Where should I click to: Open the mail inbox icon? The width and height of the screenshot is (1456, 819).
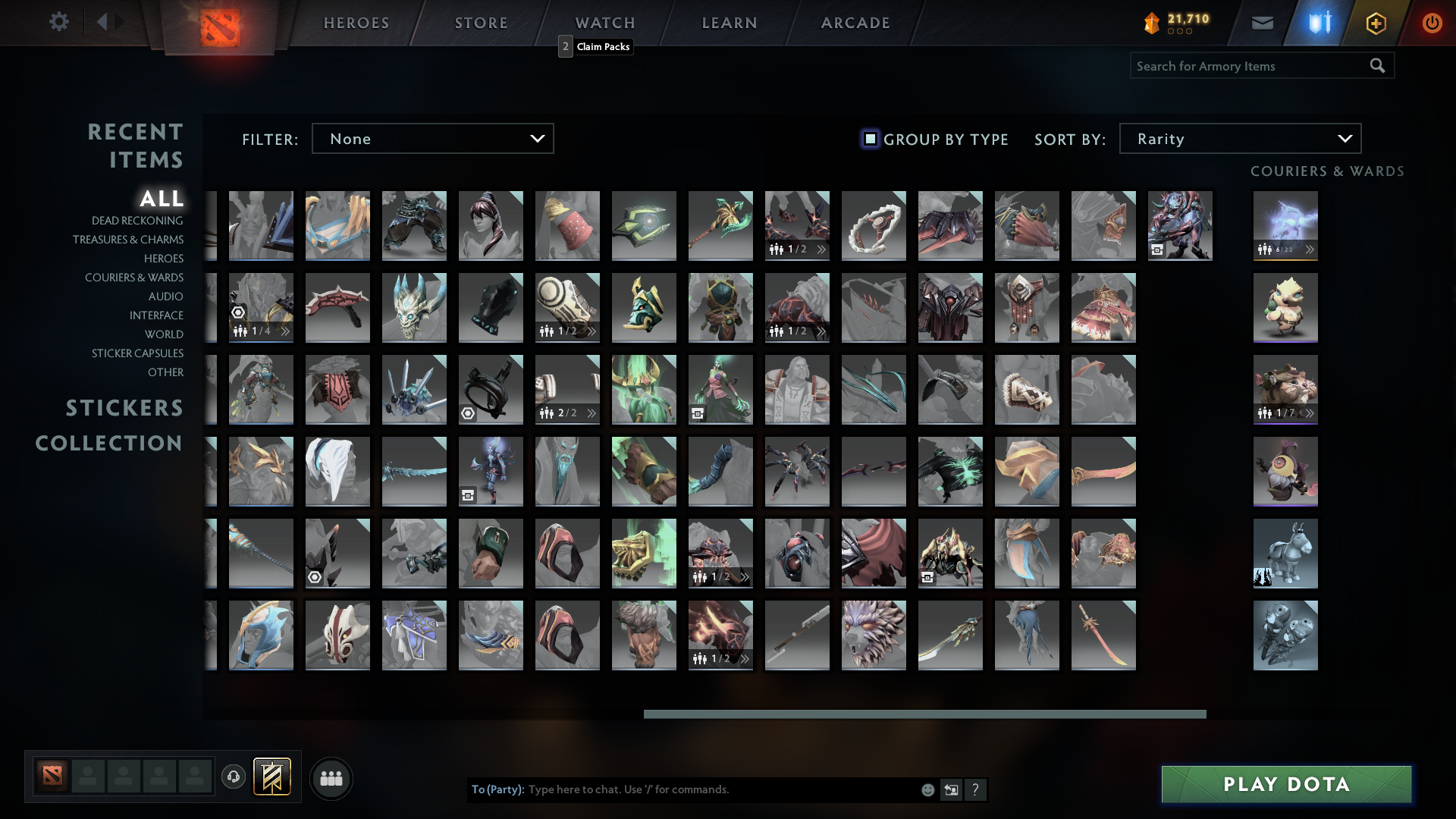pos(1262,22)
